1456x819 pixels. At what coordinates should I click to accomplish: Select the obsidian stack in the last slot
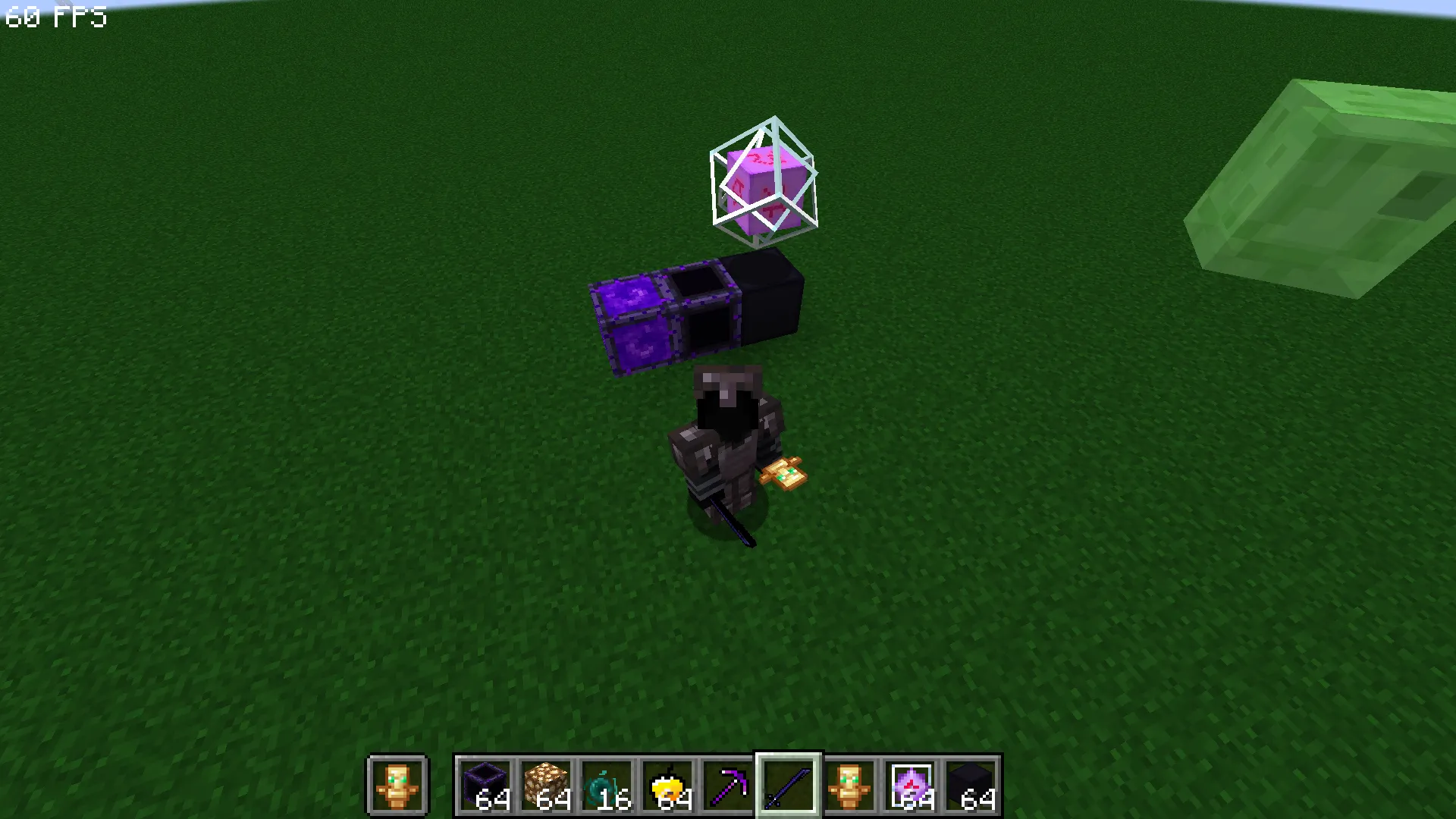[x=971, y=786]
